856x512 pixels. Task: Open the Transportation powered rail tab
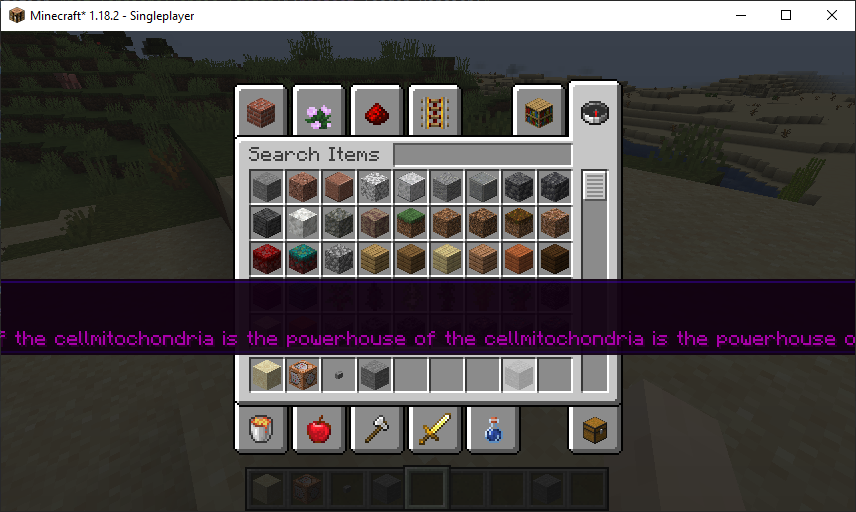[434, 110]
